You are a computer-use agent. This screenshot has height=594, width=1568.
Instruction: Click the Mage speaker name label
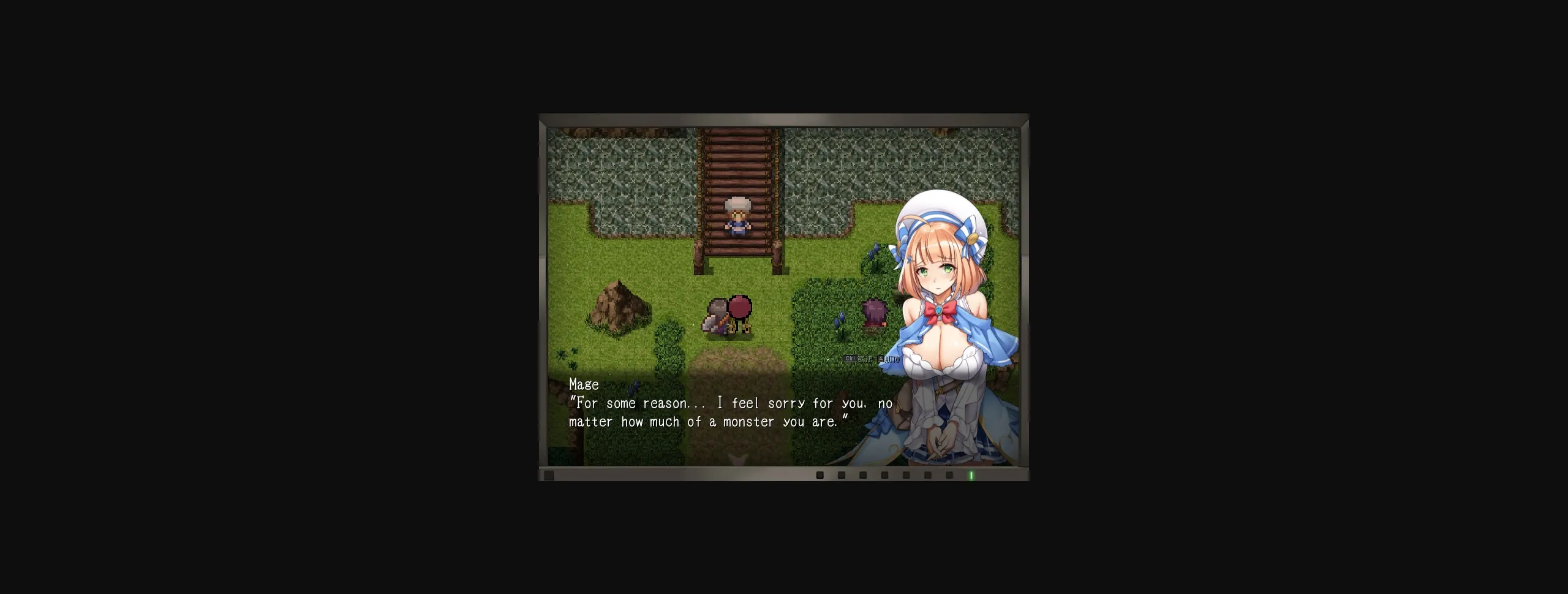point(582,384)
